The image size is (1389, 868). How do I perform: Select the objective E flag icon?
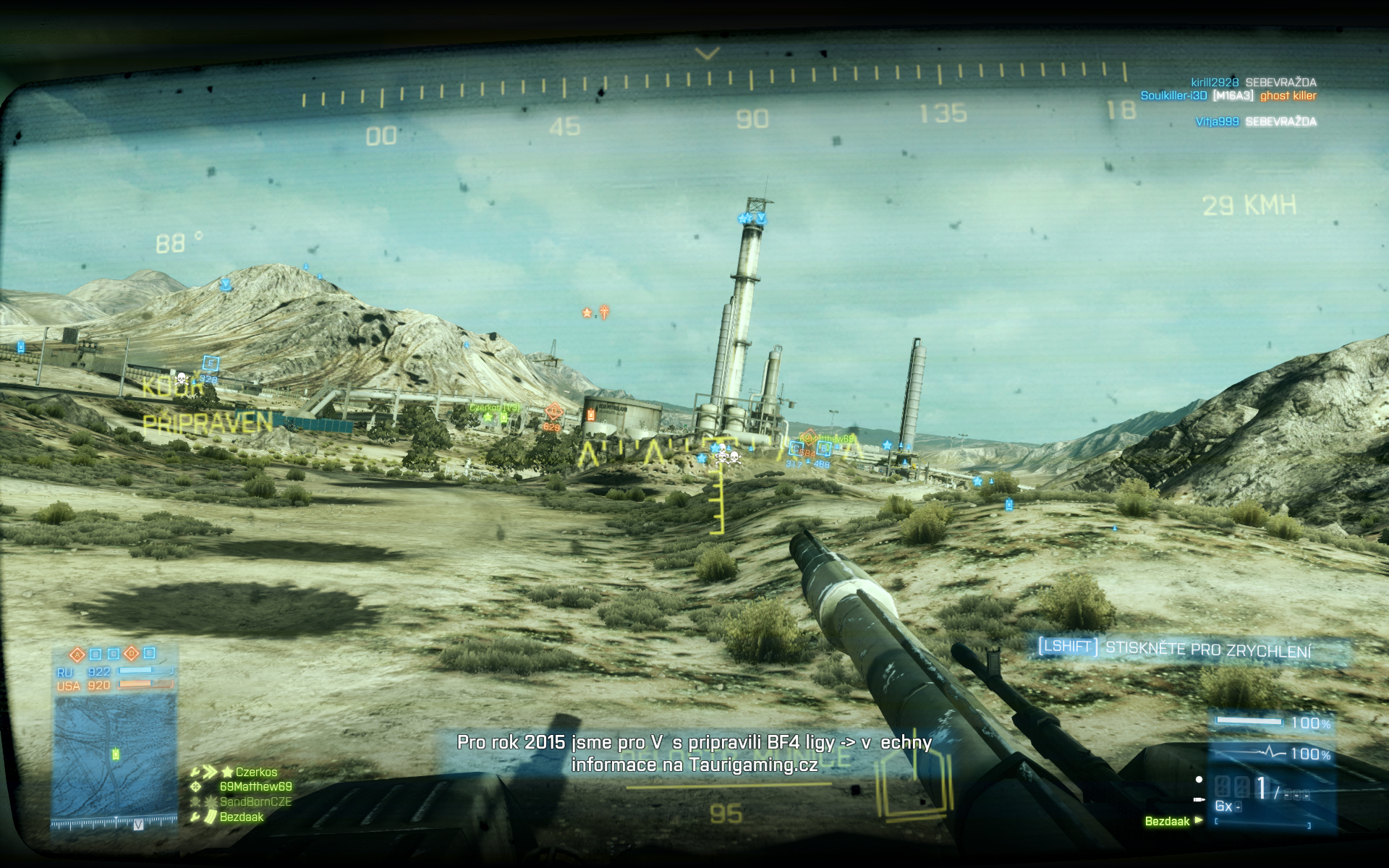[x=149, y=653]
